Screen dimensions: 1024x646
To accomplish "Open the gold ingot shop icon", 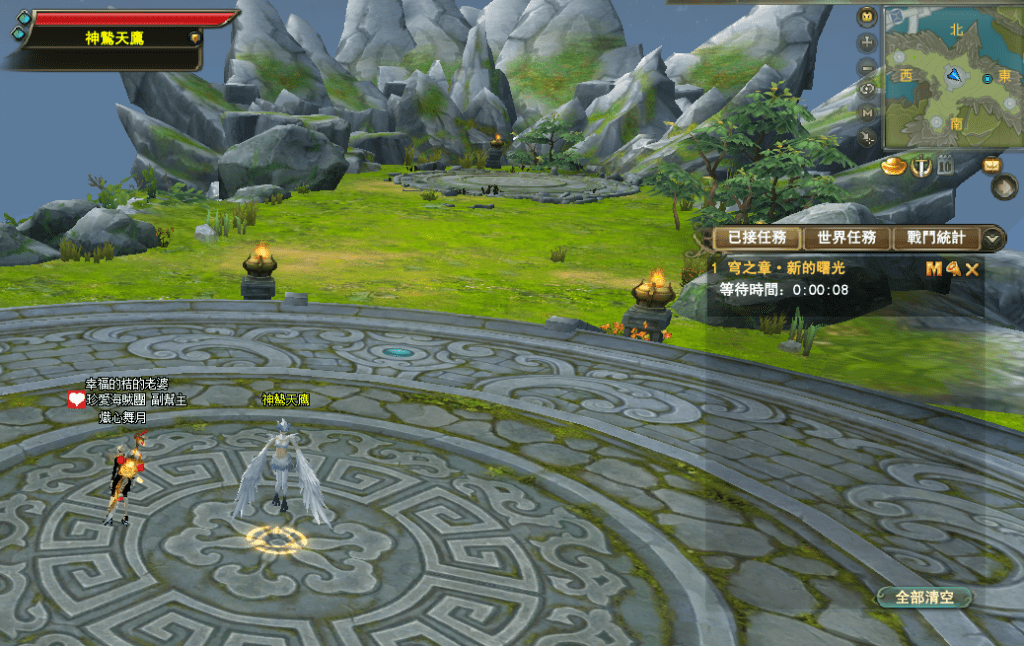I will (x=894, y=166).
